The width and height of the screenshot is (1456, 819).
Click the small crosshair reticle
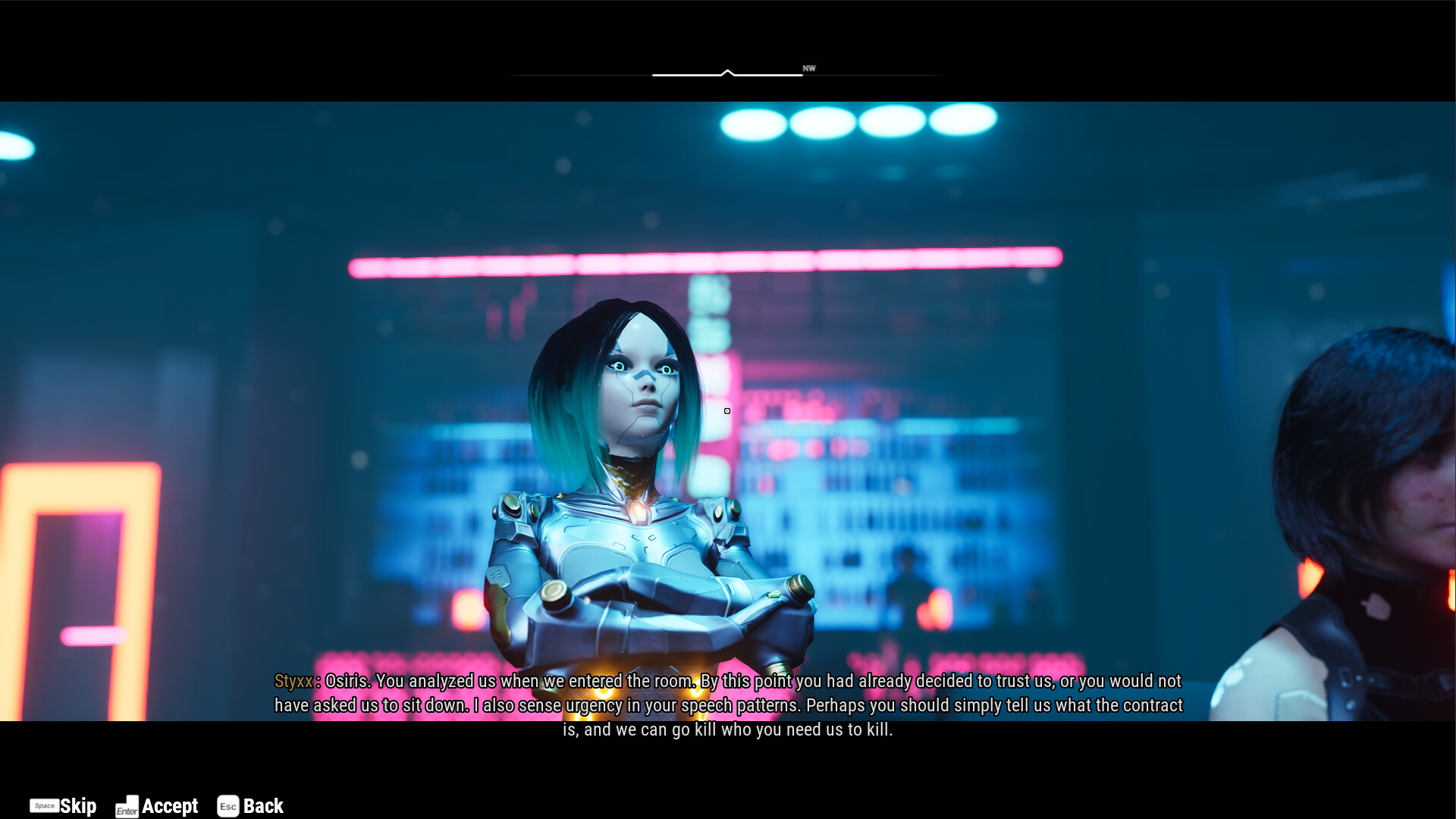726,410
